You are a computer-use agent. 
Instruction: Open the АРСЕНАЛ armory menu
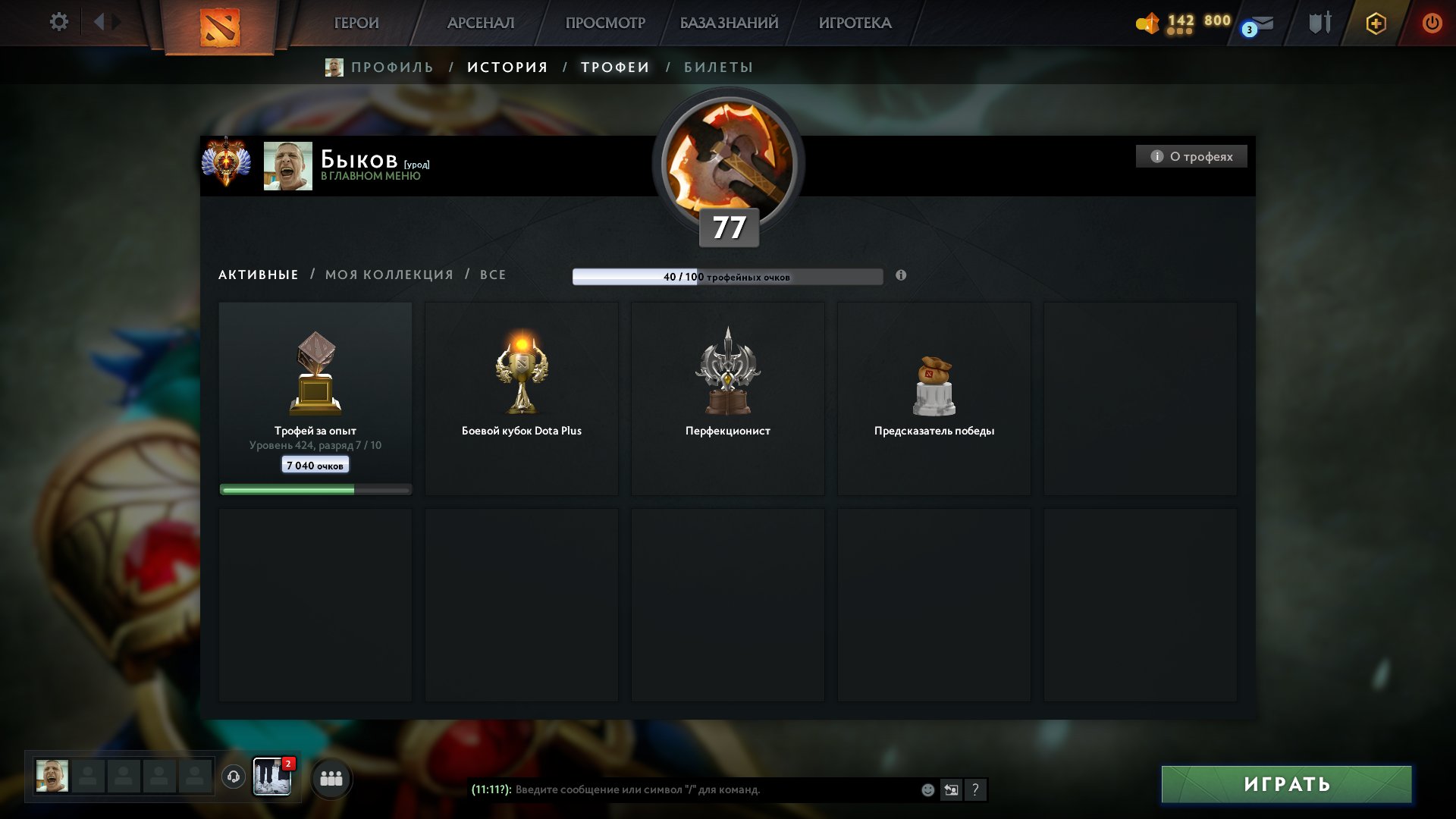(x=481, y=23)
